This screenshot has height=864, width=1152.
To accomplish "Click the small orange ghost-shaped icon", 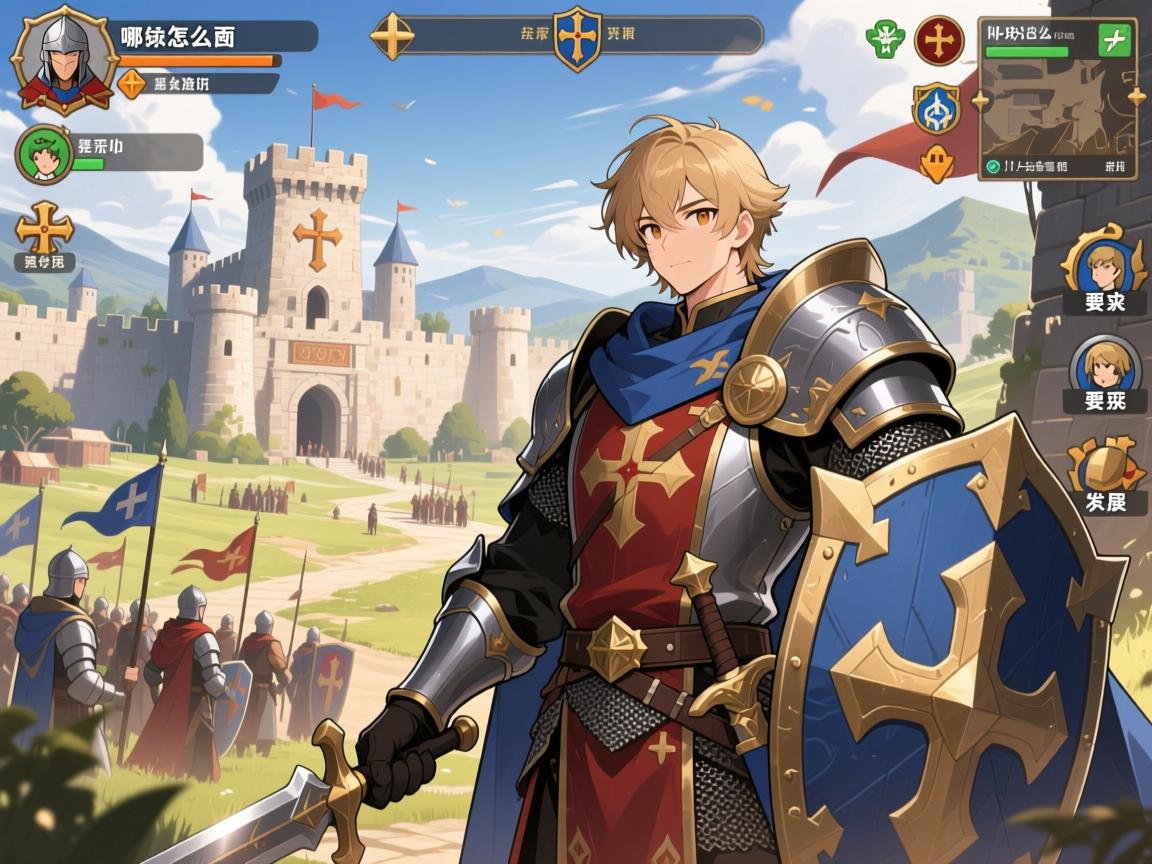I will click(x=936, y=163).
